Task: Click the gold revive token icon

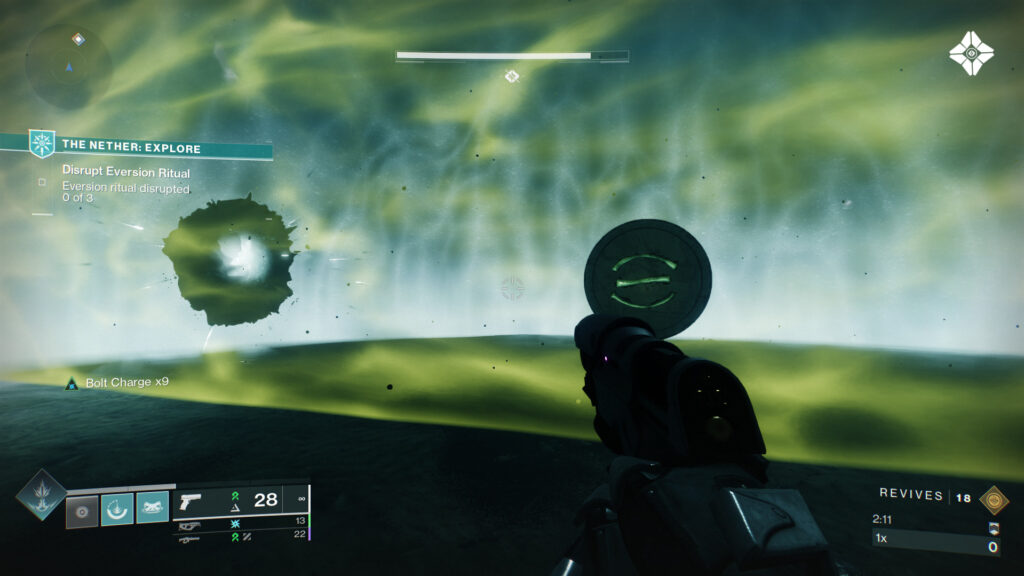Action: 993,499
